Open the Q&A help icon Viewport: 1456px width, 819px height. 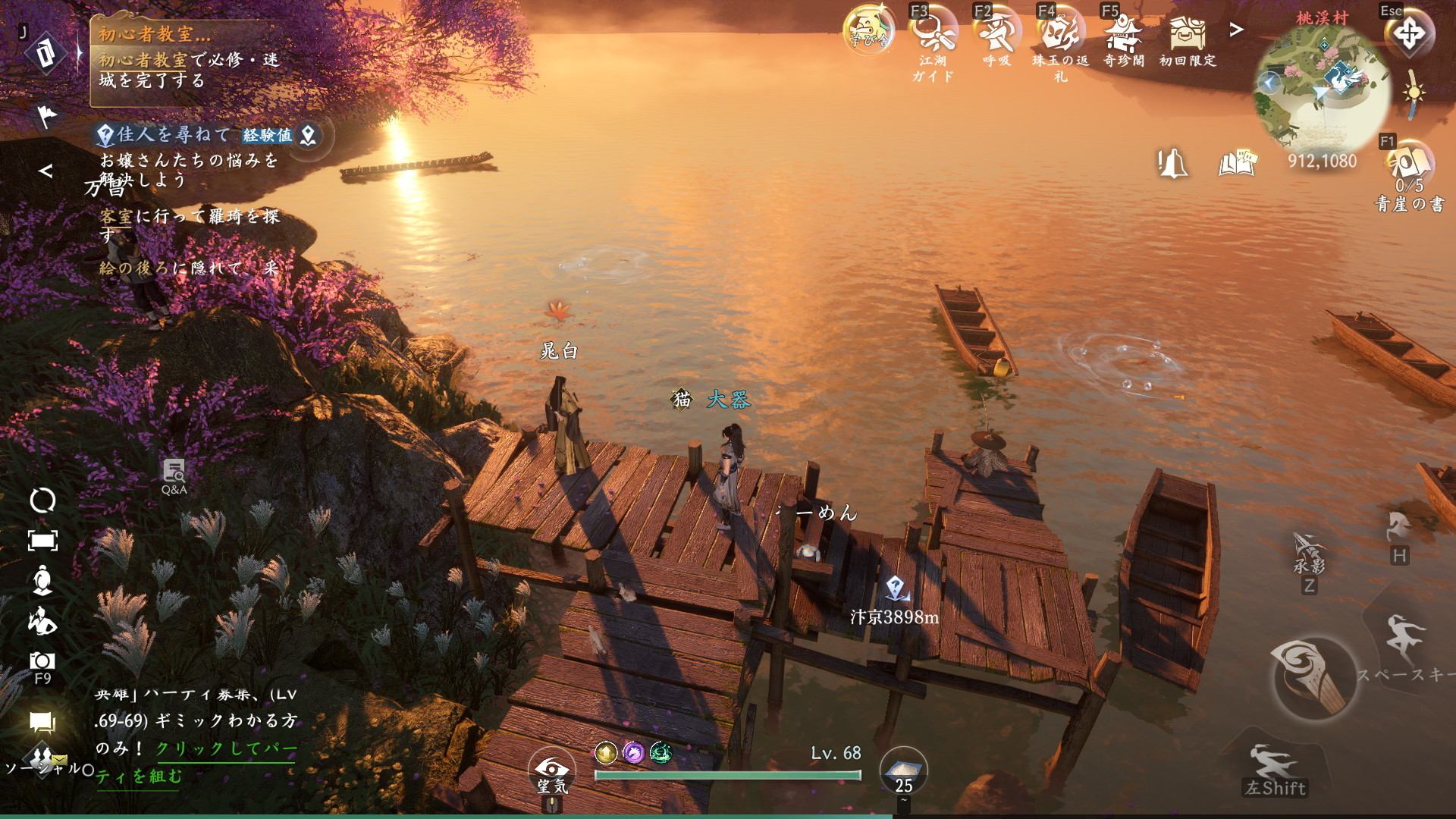click(x=174, y=474)
